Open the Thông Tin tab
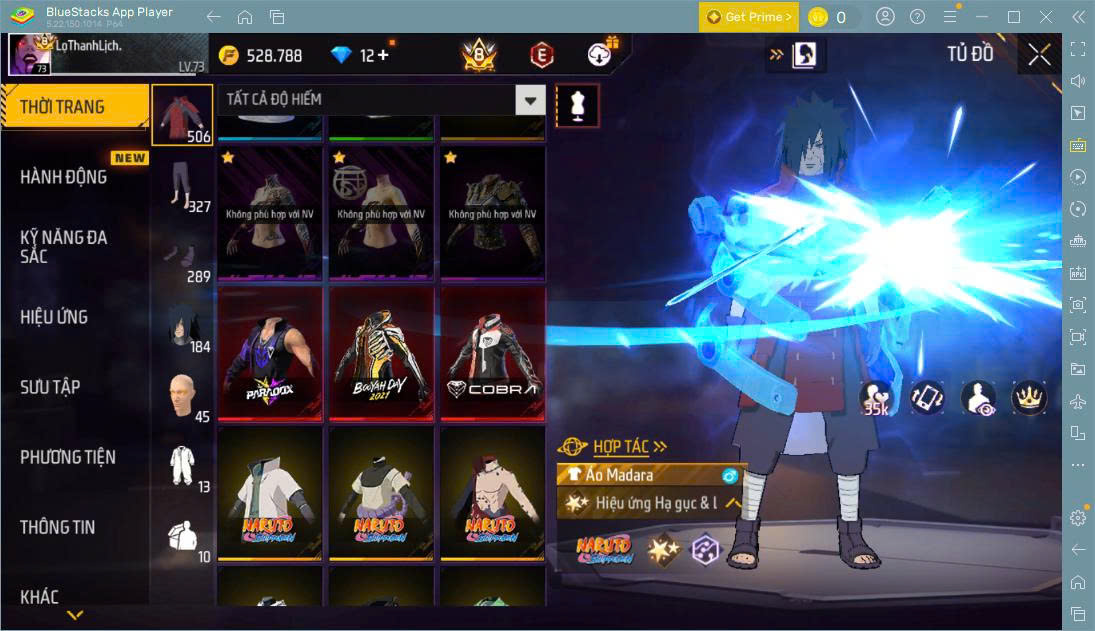This screenshot has width=1095, height=631. coord(58,527)
